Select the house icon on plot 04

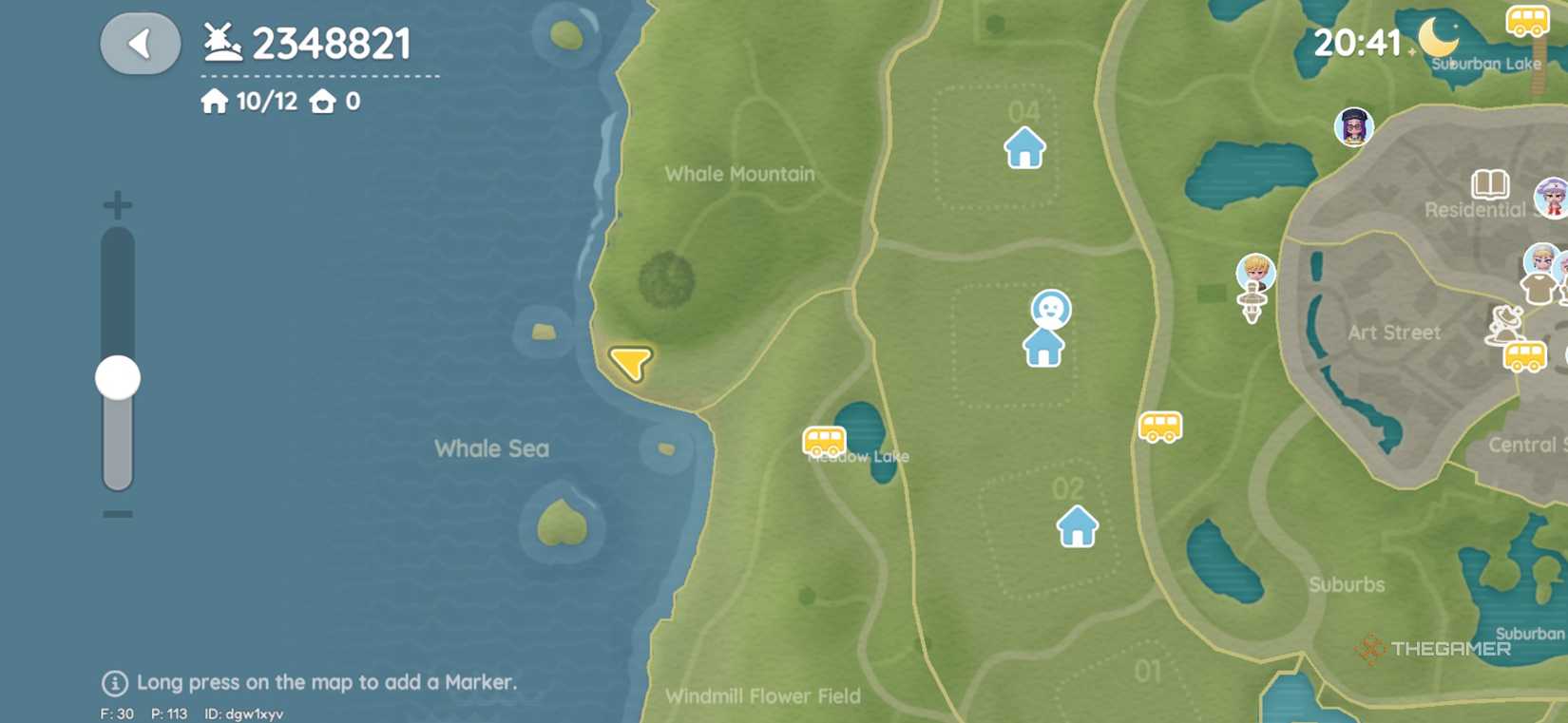(1023, 148)
